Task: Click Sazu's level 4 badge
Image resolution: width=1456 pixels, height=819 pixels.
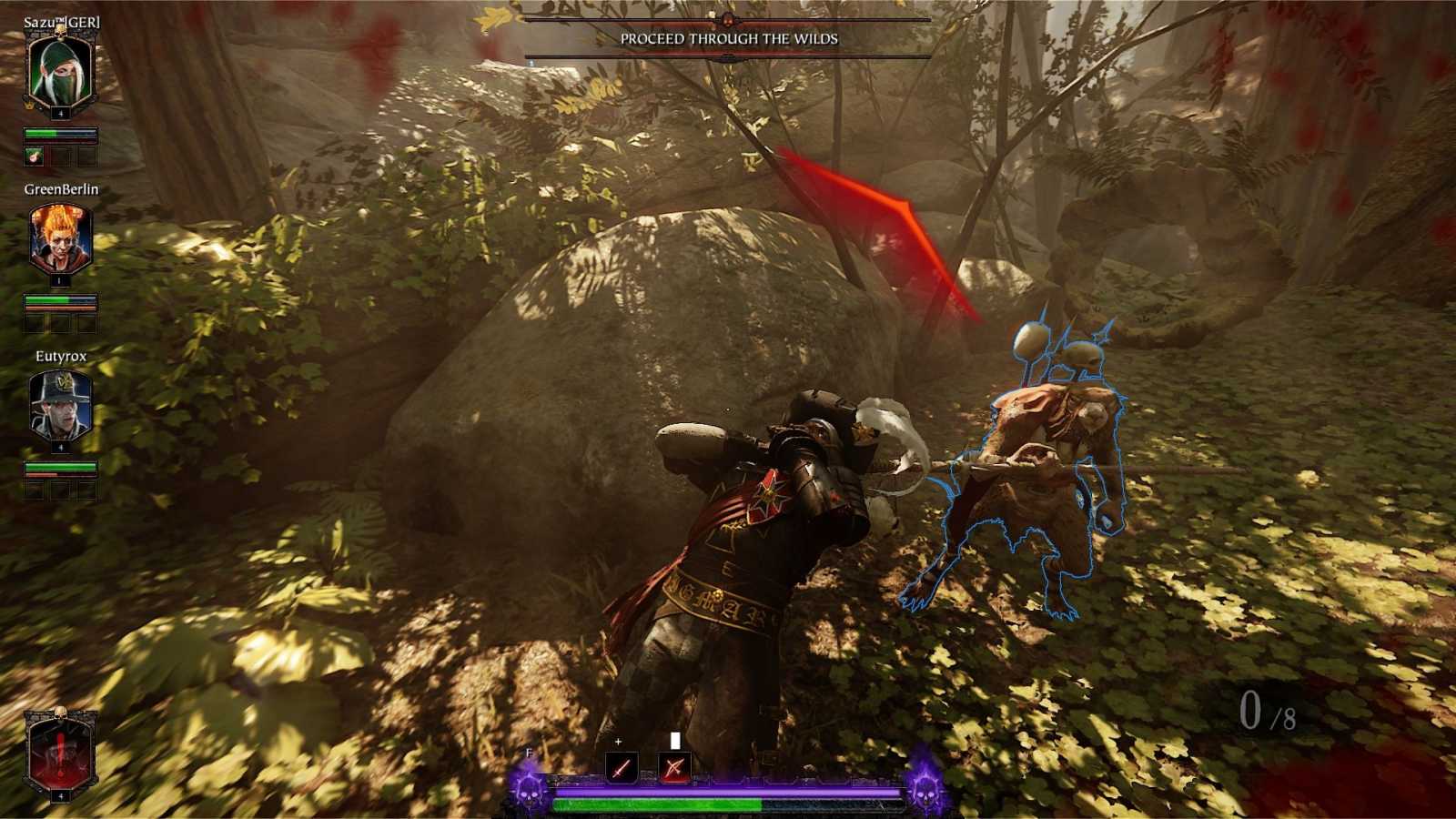Action: coord(60,113)
